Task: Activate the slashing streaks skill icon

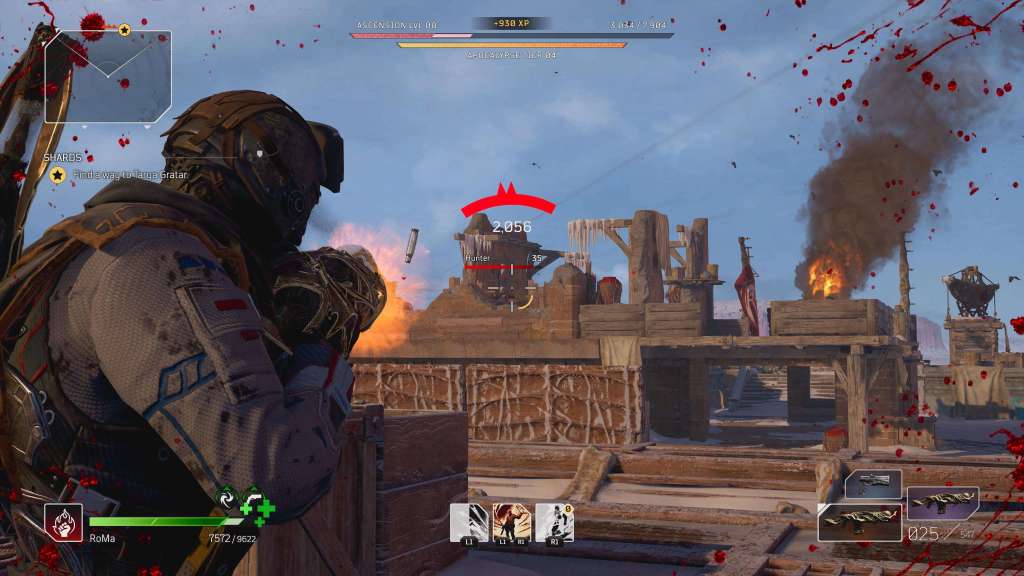Action: [468, 522]
